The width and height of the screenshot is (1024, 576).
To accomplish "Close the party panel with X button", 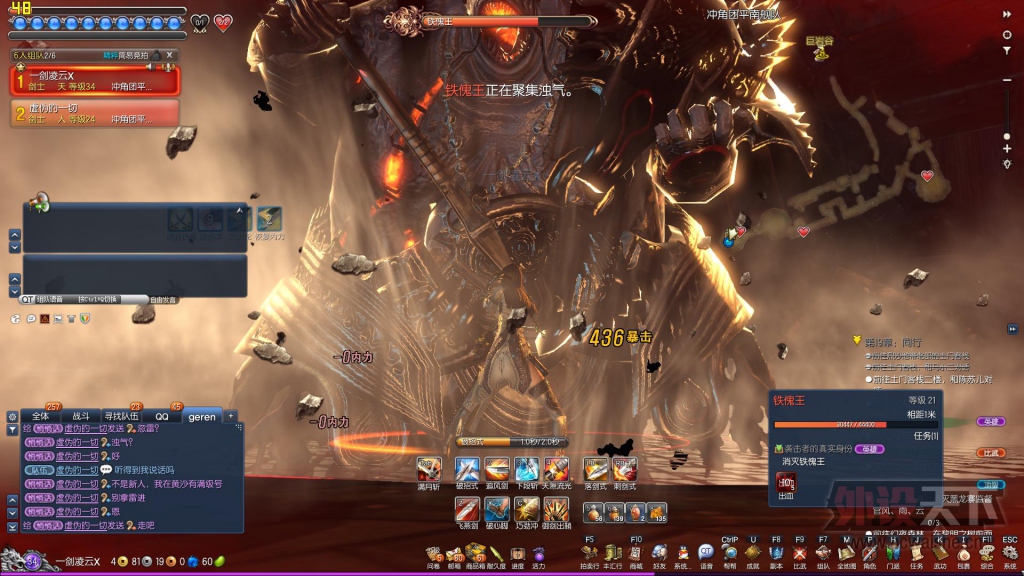I will click(x=170, y=55).
